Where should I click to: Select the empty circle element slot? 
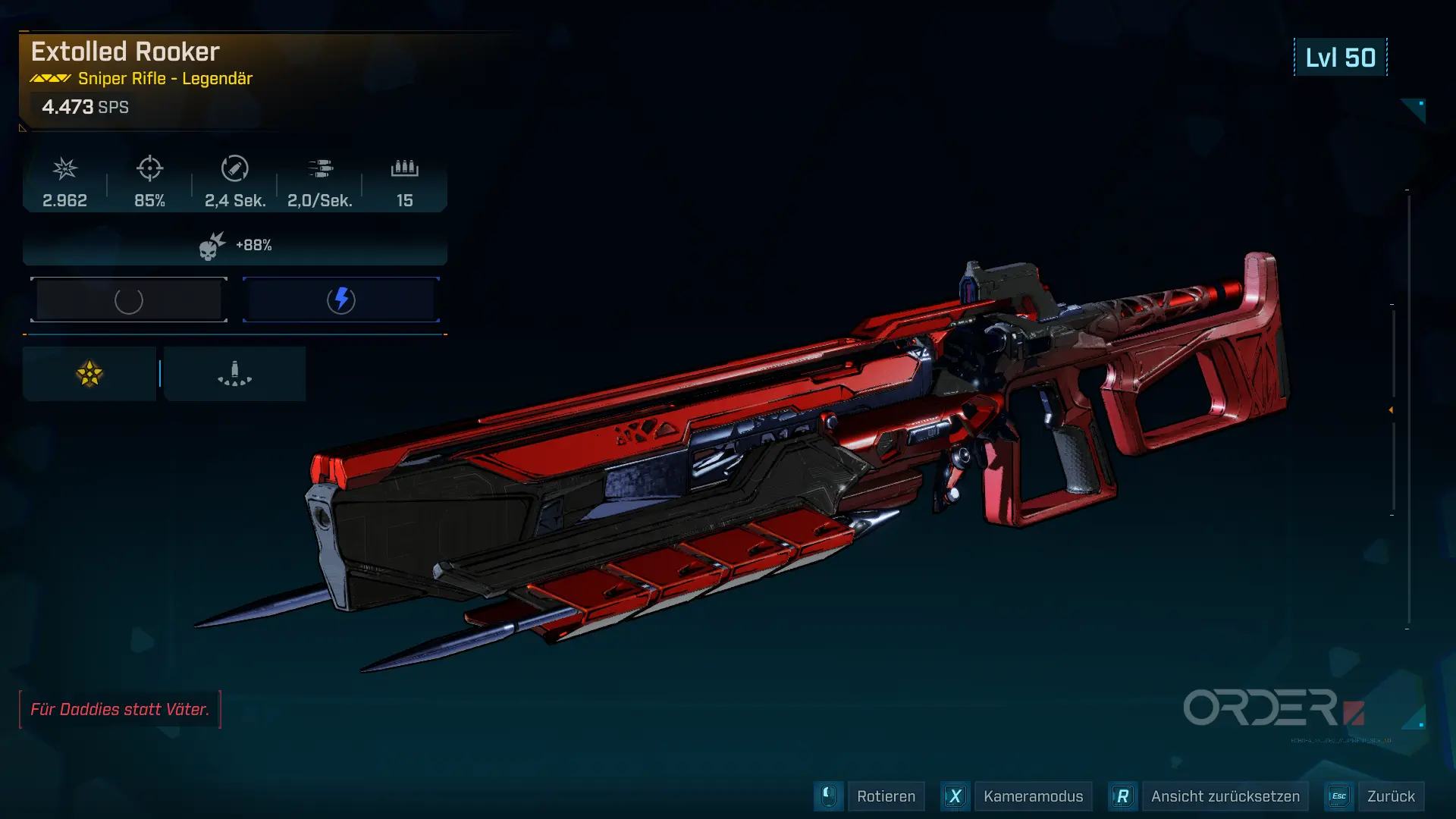point(129,300)
